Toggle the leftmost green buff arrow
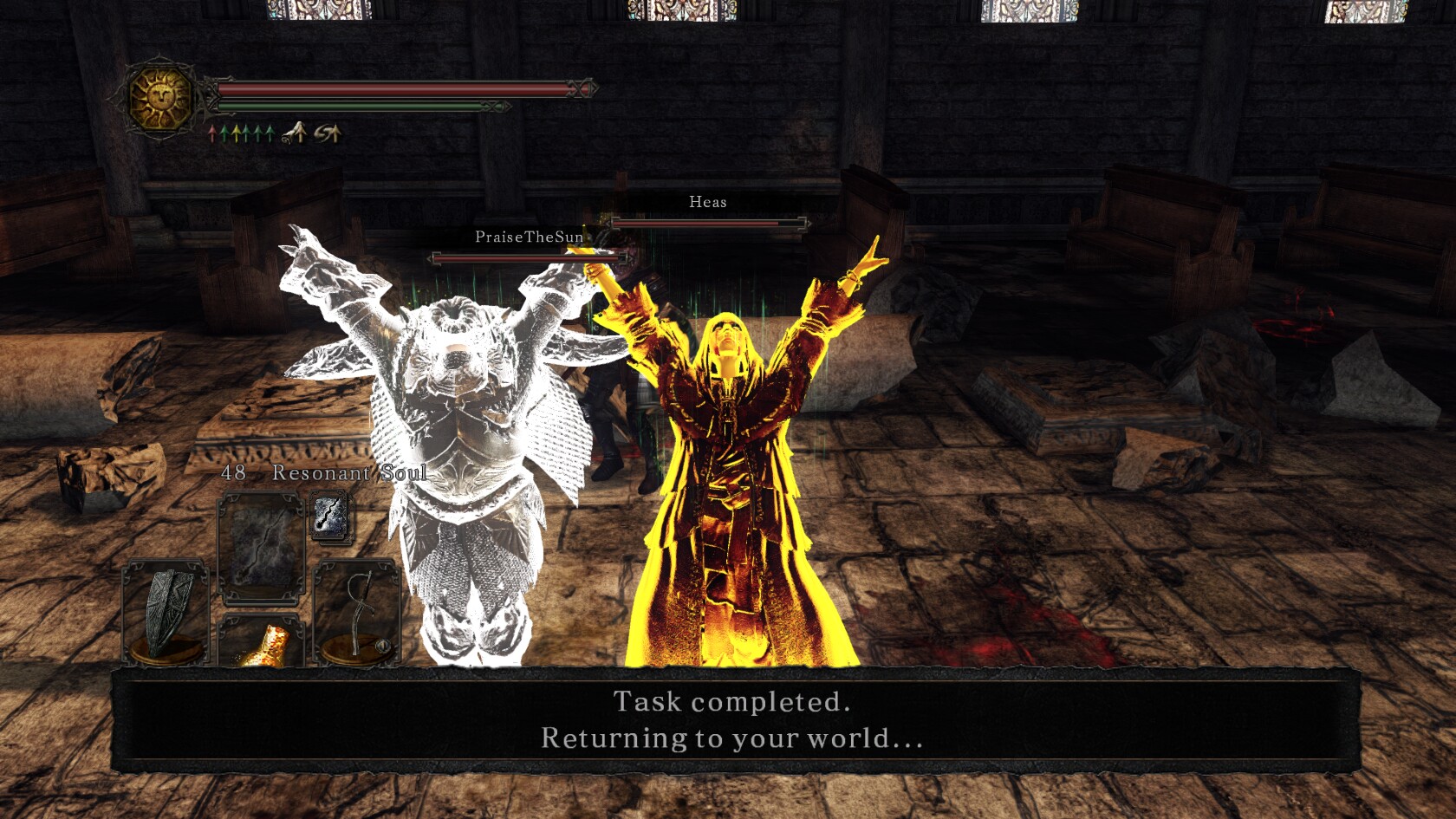Viewport: 1456px width, 819px height. point(224,133)
